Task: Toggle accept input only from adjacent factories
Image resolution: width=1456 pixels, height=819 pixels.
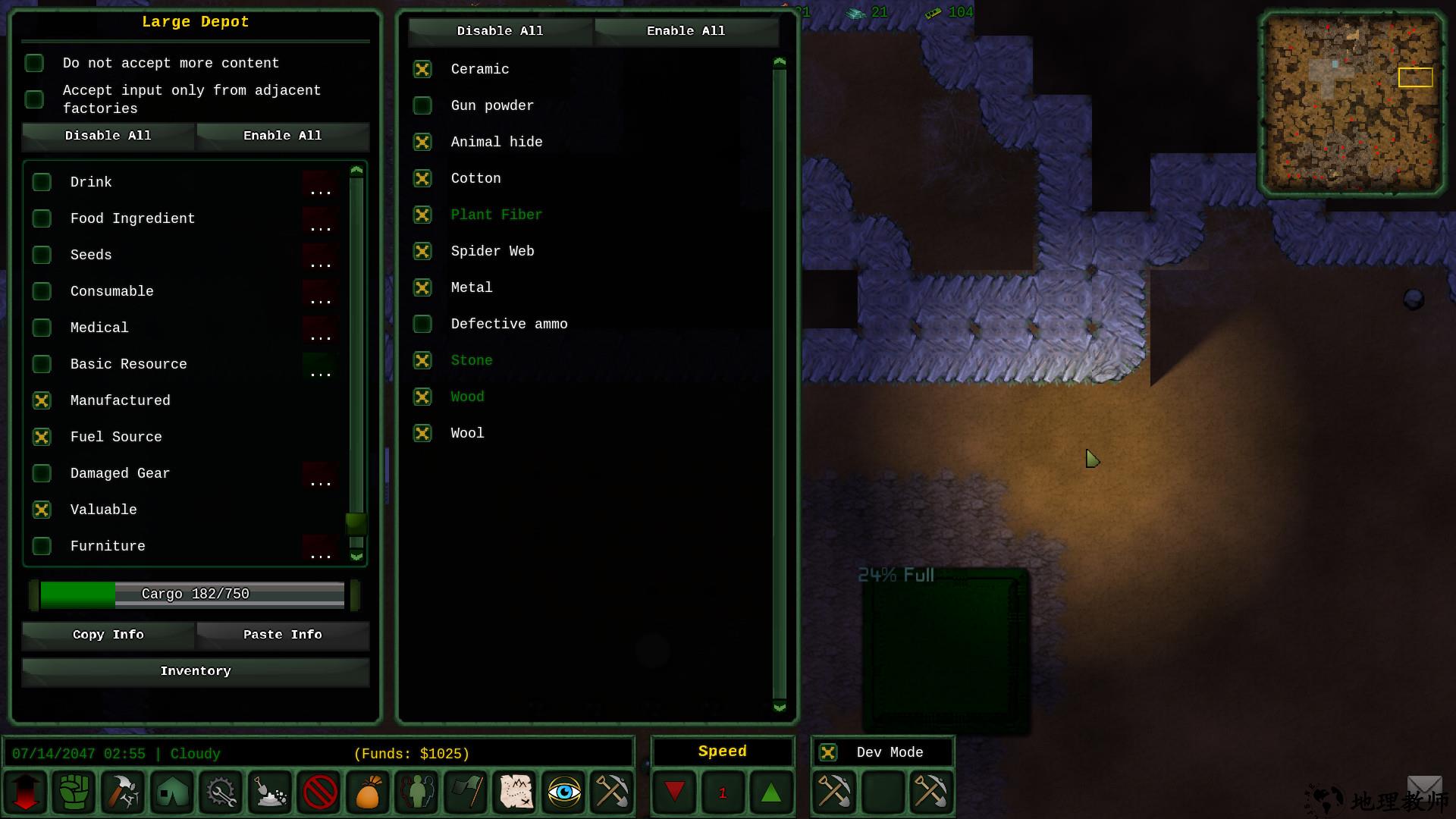Action: tap(34, 99)
